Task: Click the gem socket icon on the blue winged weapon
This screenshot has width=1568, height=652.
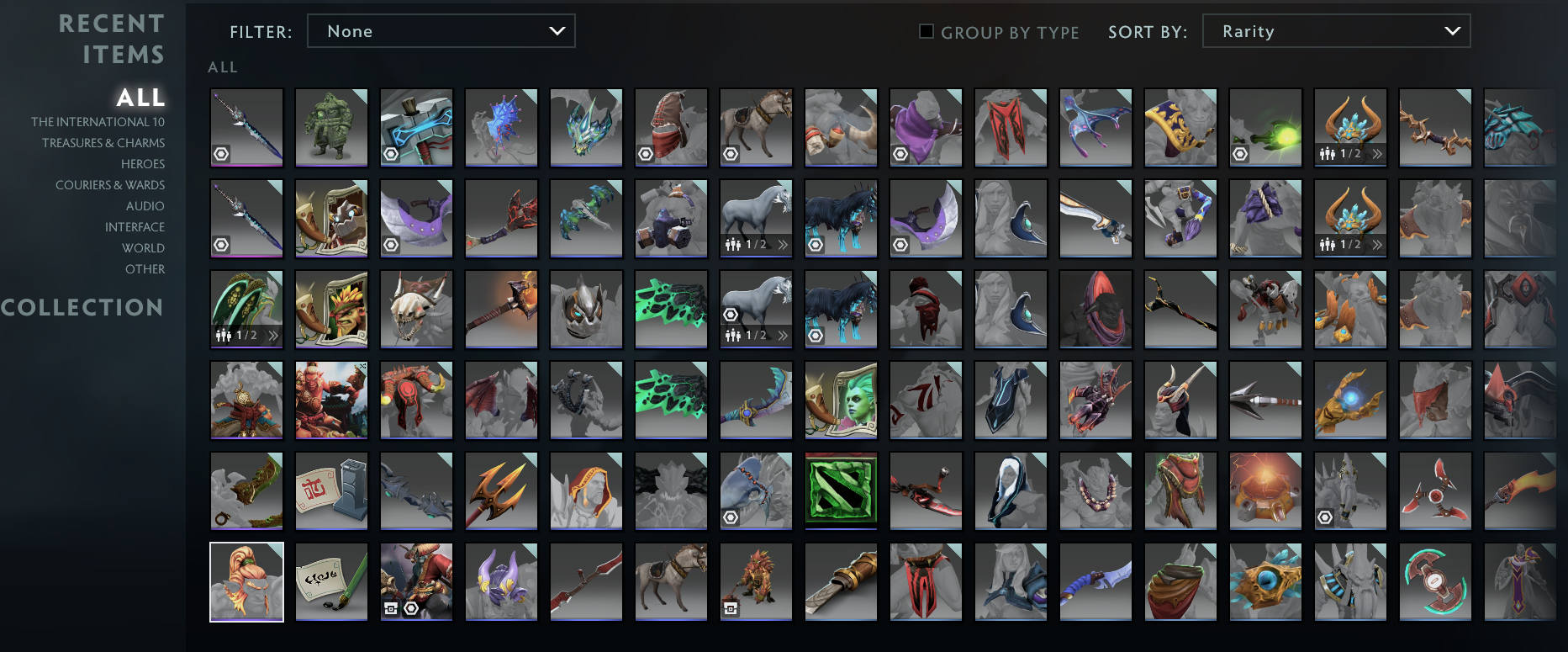Action: (x=731, y=517)
